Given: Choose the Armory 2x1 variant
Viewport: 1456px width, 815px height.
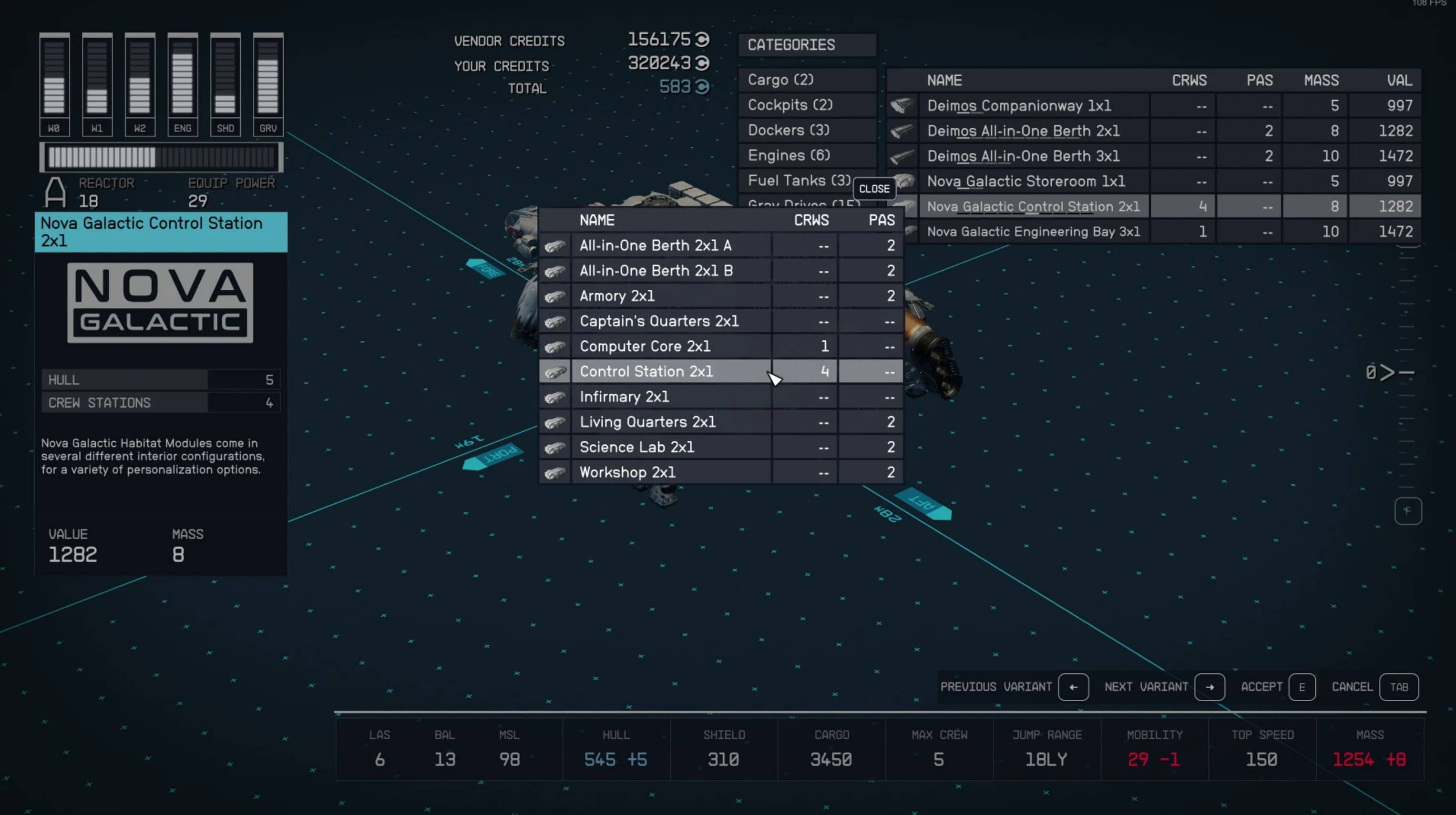Looking at the screenshot, I should click(x=616, y=296).
